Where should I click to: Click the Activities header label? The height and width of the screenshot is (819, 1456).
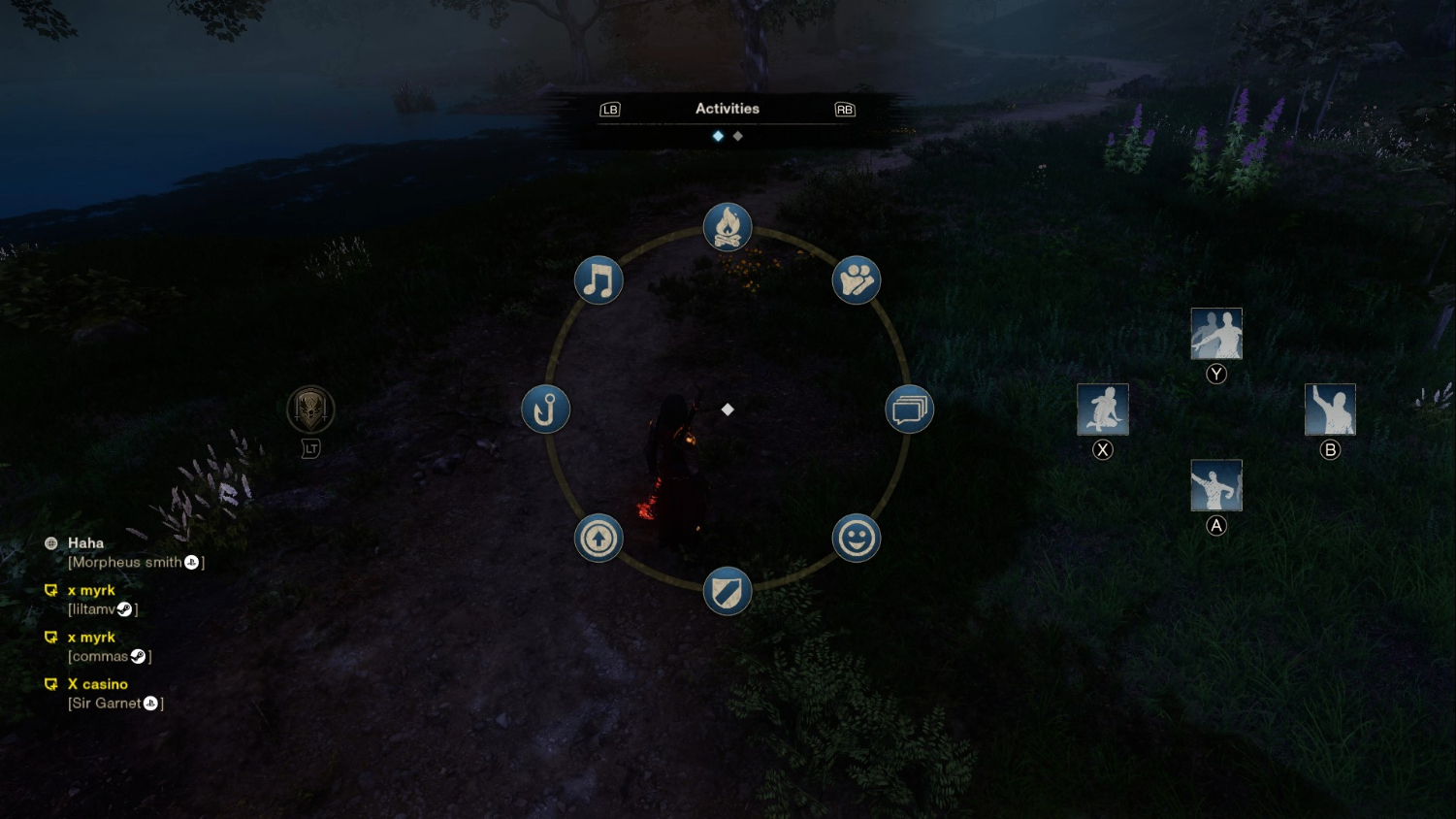728,109
